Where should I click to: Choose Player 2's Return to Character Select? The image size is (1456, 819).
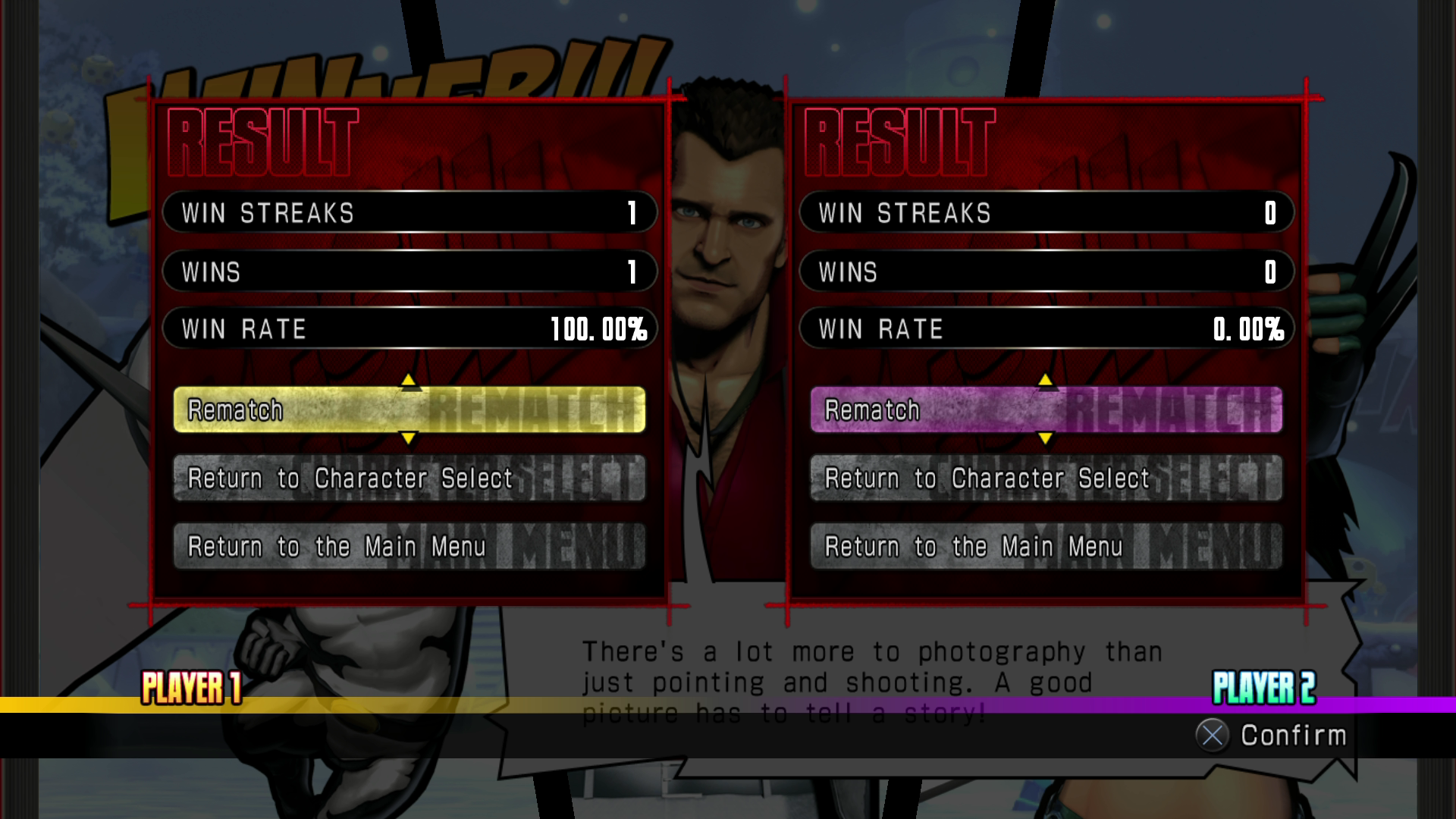coord(1046,479)
